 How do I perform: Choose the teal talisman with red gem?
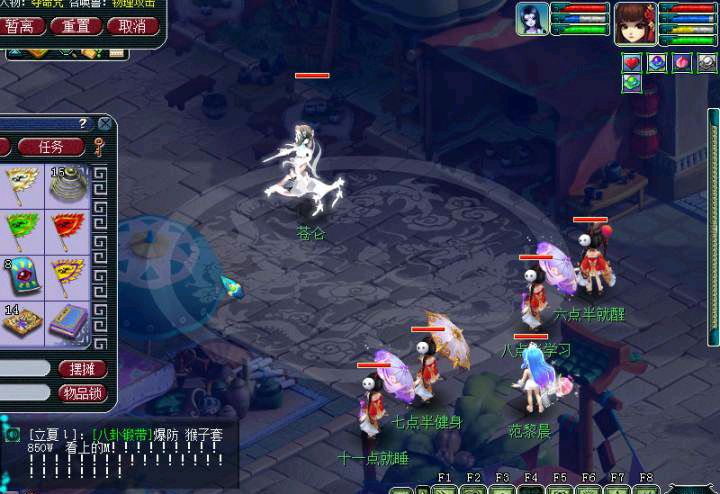(22, 275)
